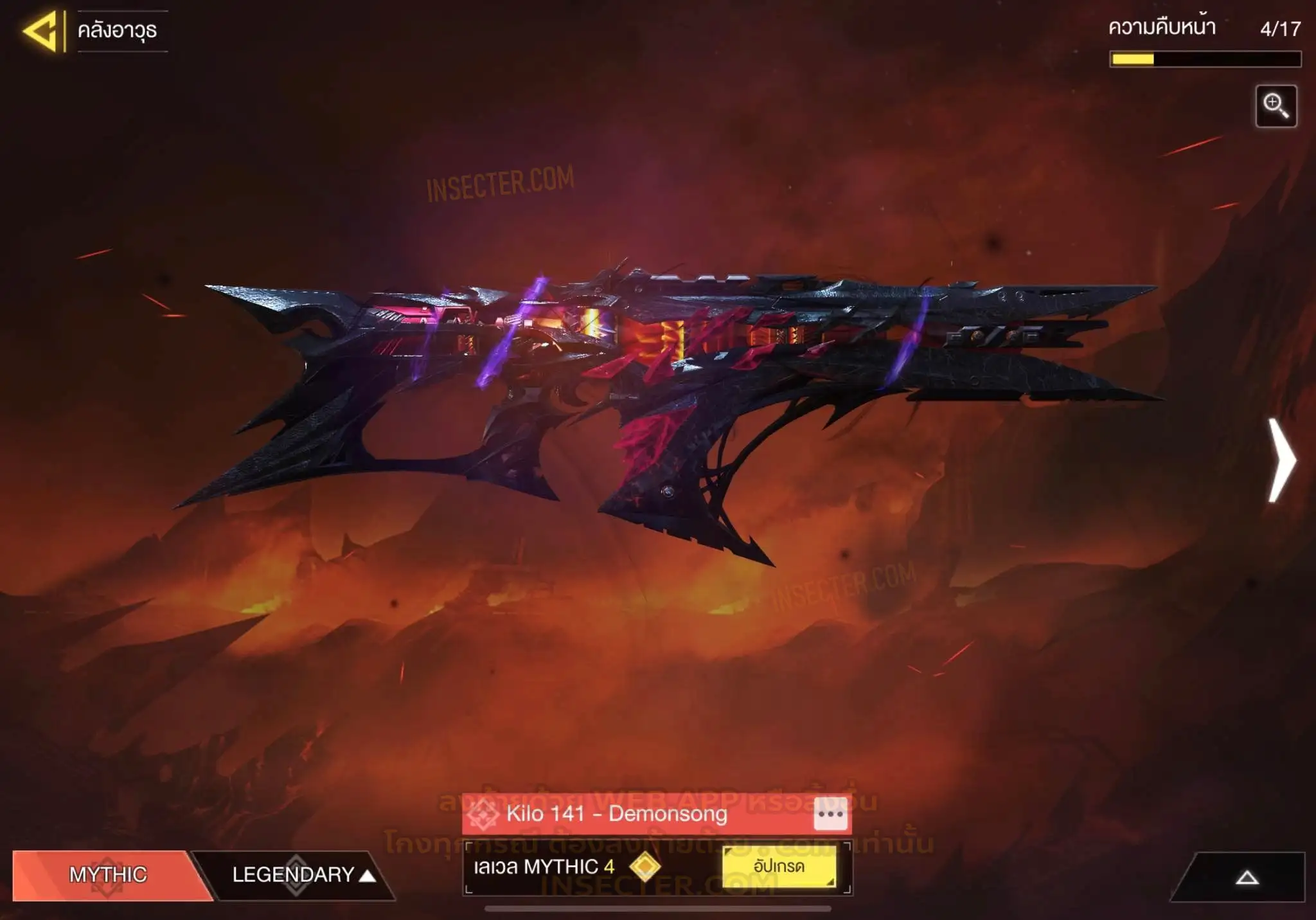This screenshot has width=1316, height=920.
Task: Click the yellow อัปเกรด upgrade button
Action: tap(779, 867)
